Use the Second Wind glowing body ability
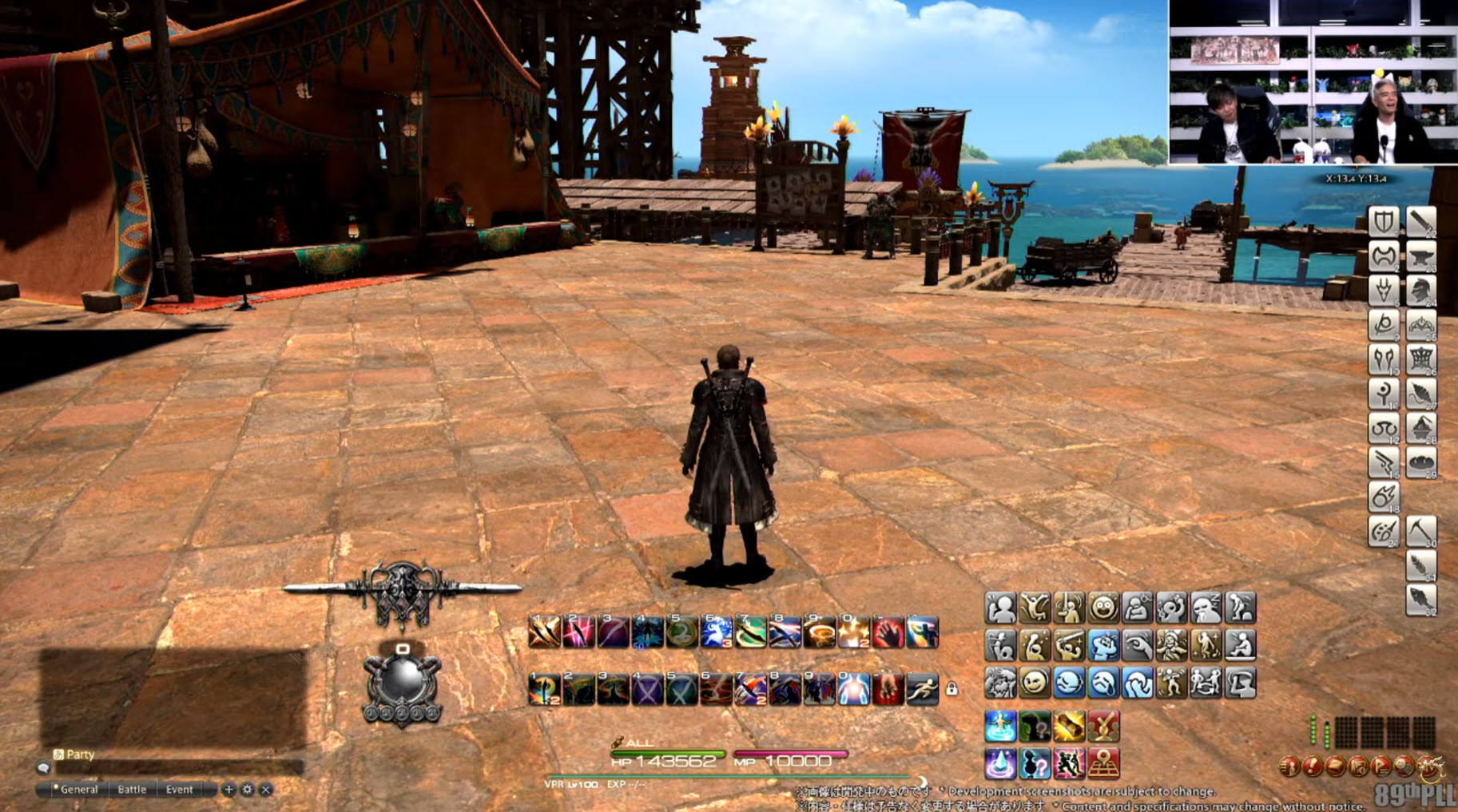1458x812 pixels. point(853,689)
